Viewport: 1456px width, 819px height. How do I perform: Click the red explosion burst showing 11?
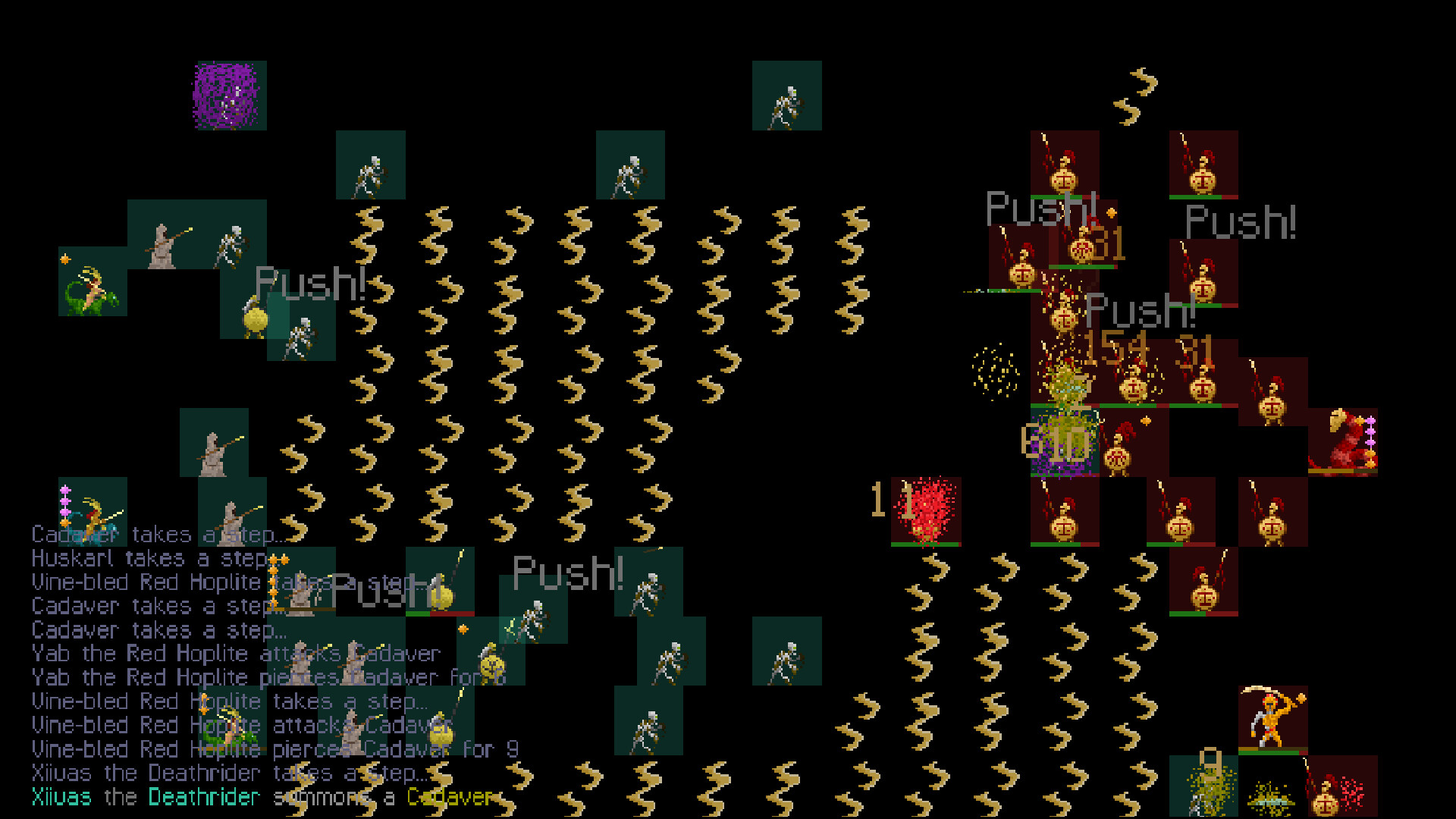tap(927, 508)
